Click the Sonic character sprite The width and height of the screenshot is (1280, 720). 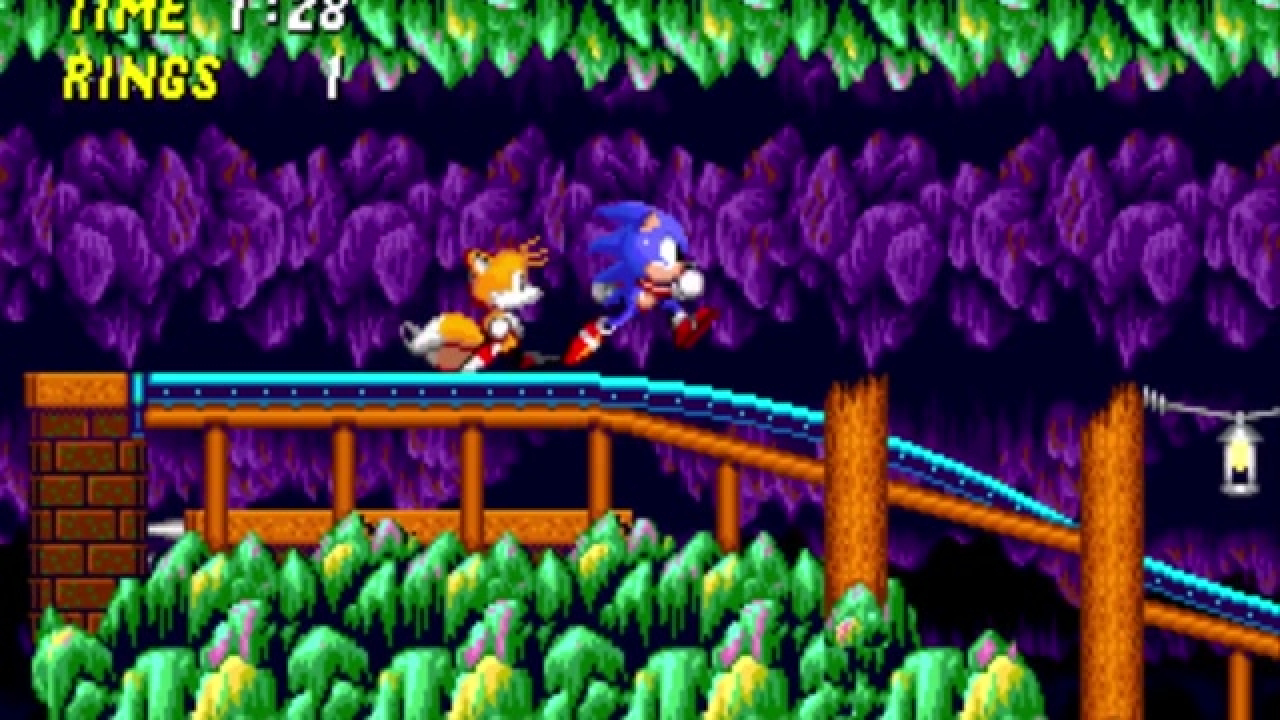tap(640, 280)
